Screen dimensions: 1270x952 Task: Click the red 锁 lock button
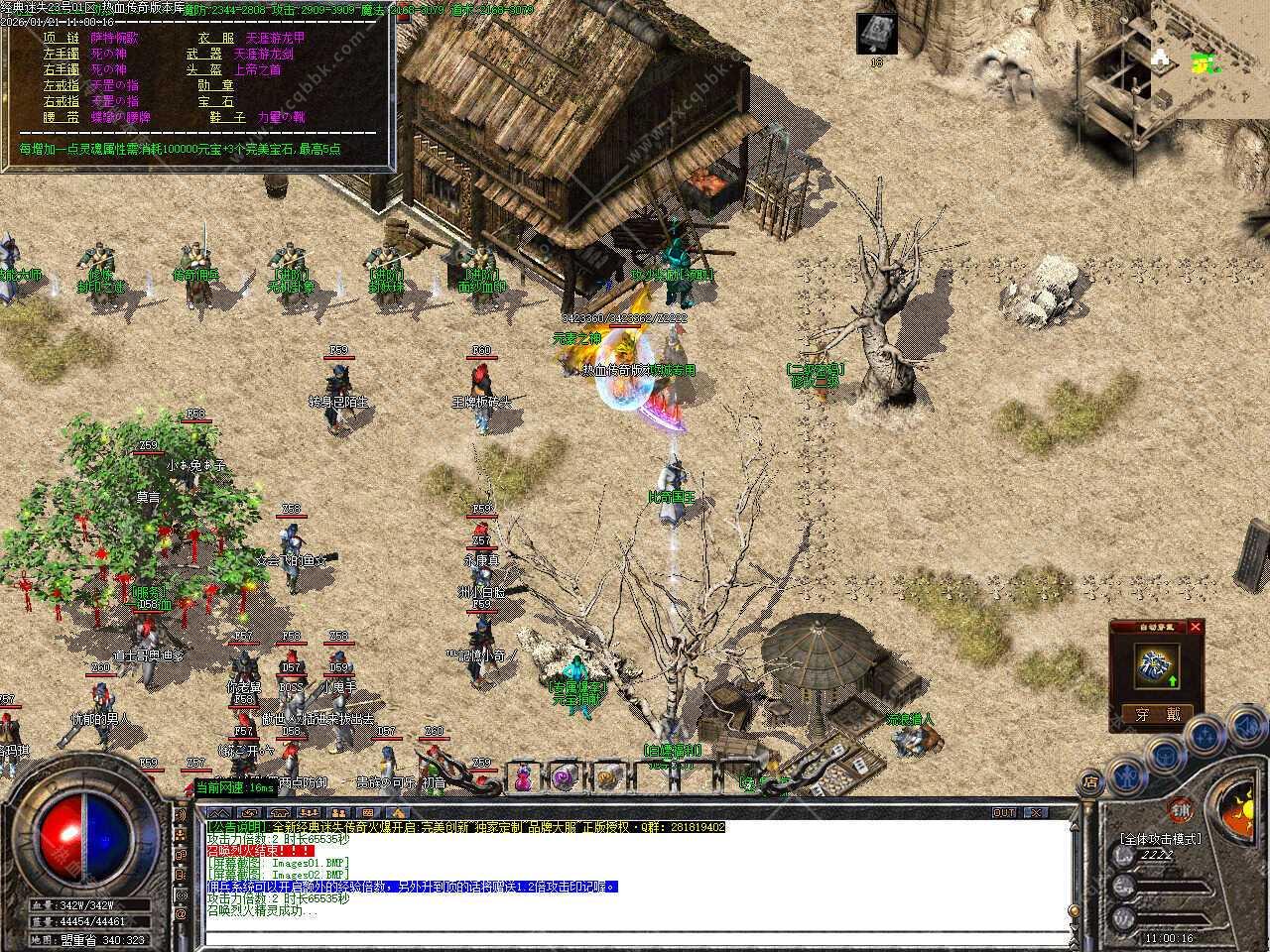coord(1180,809)
